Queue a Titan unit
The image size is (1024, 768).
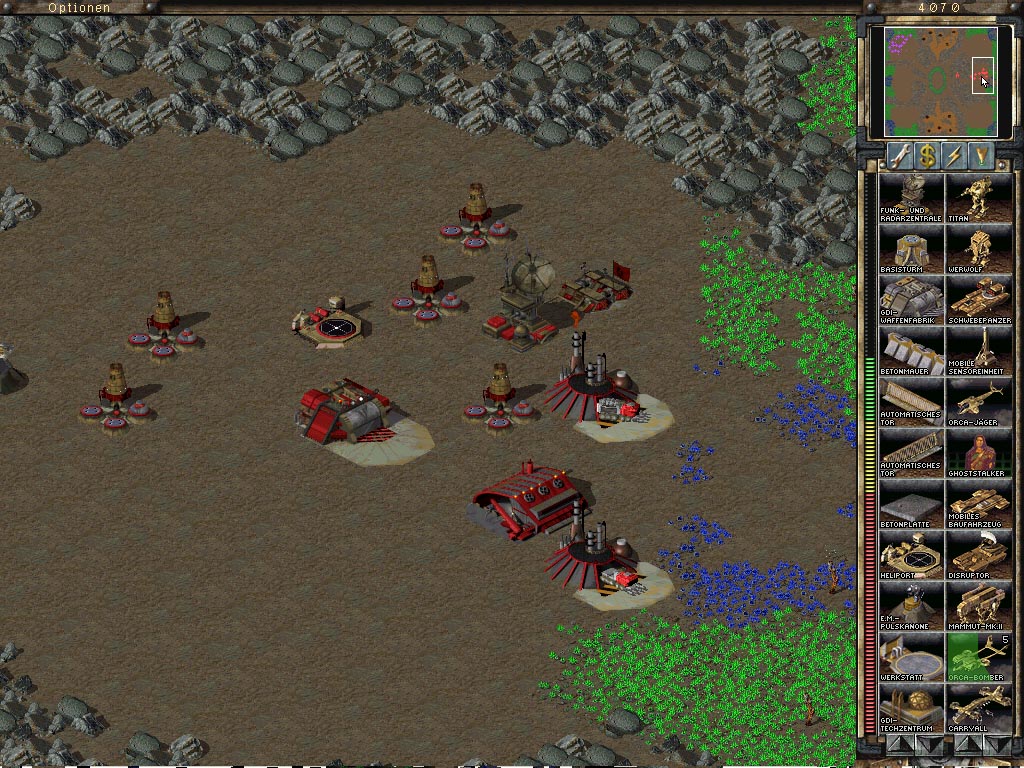pyautogui.click(x=977, y=197)
